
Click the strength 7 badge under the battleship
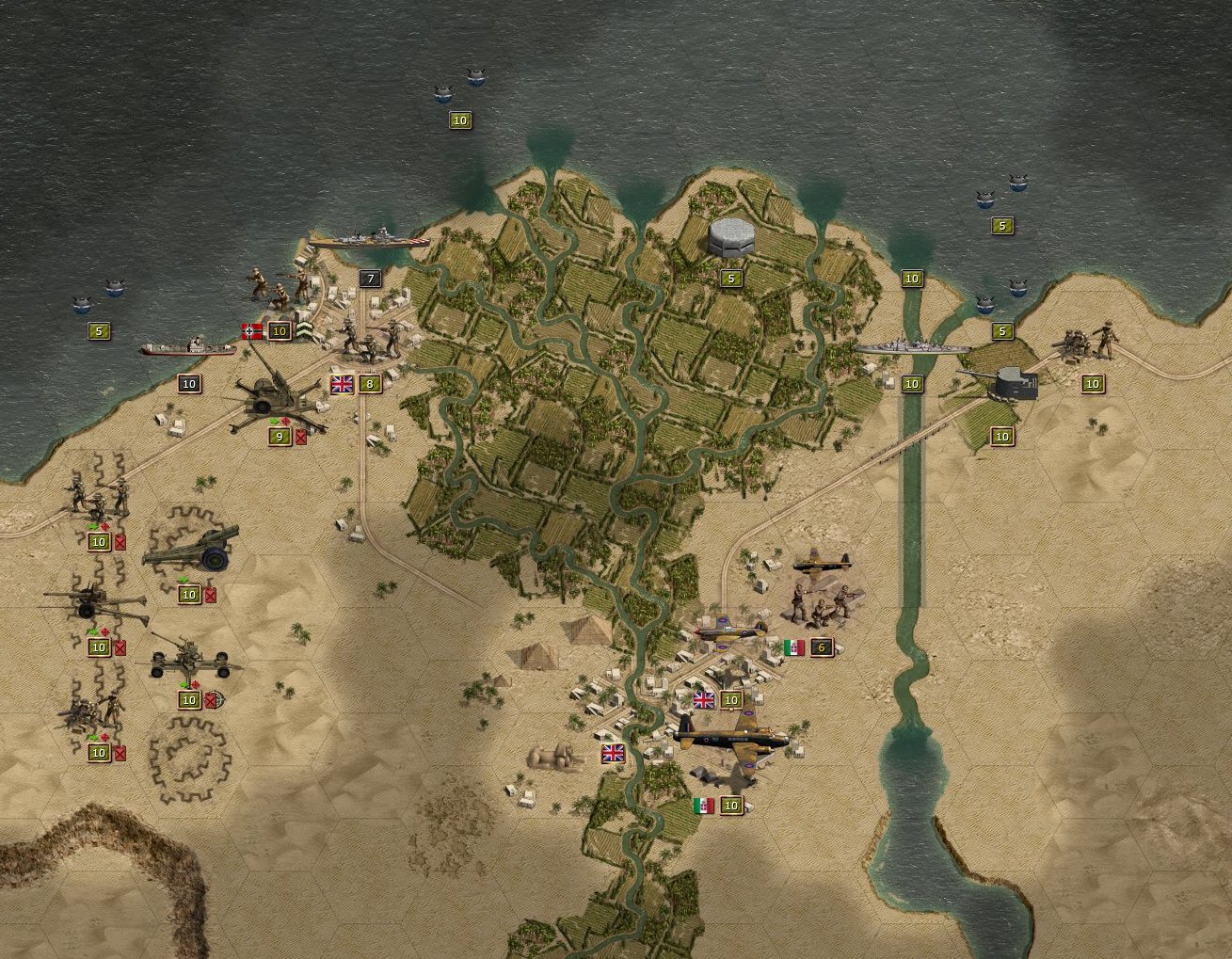[370, 279]
